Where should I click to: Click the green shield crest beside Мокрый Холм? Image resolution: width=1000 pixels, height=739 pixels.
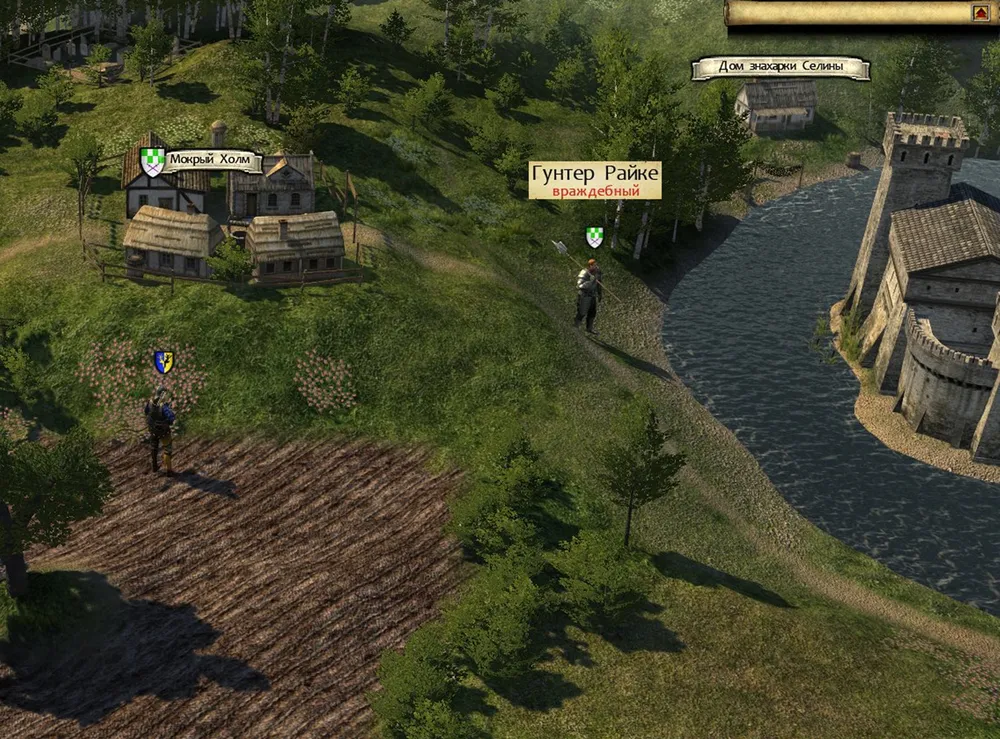tap(152, 161)
